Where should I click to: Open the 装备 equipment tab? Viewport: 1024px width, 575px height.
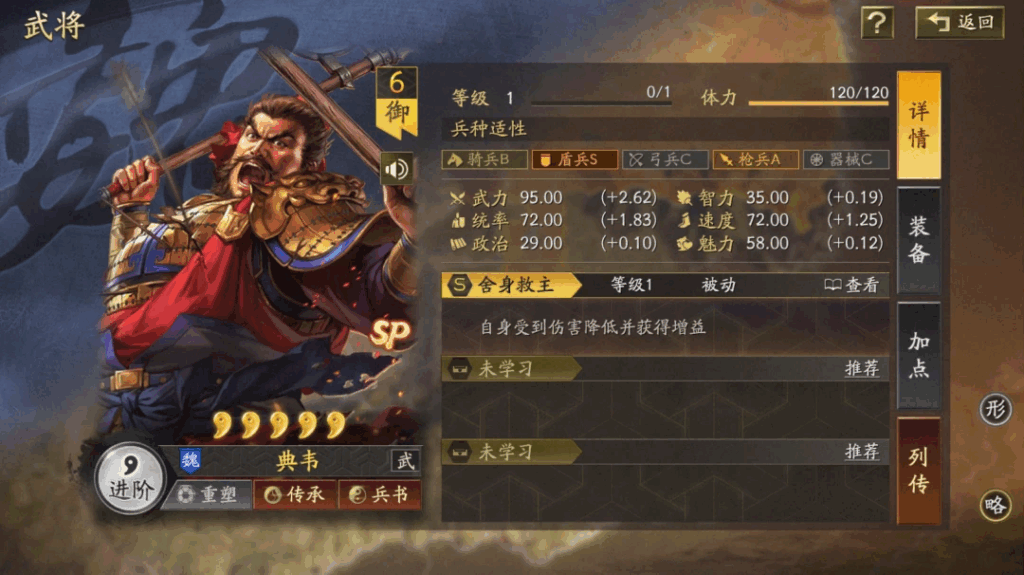click(x=918, y=240)
